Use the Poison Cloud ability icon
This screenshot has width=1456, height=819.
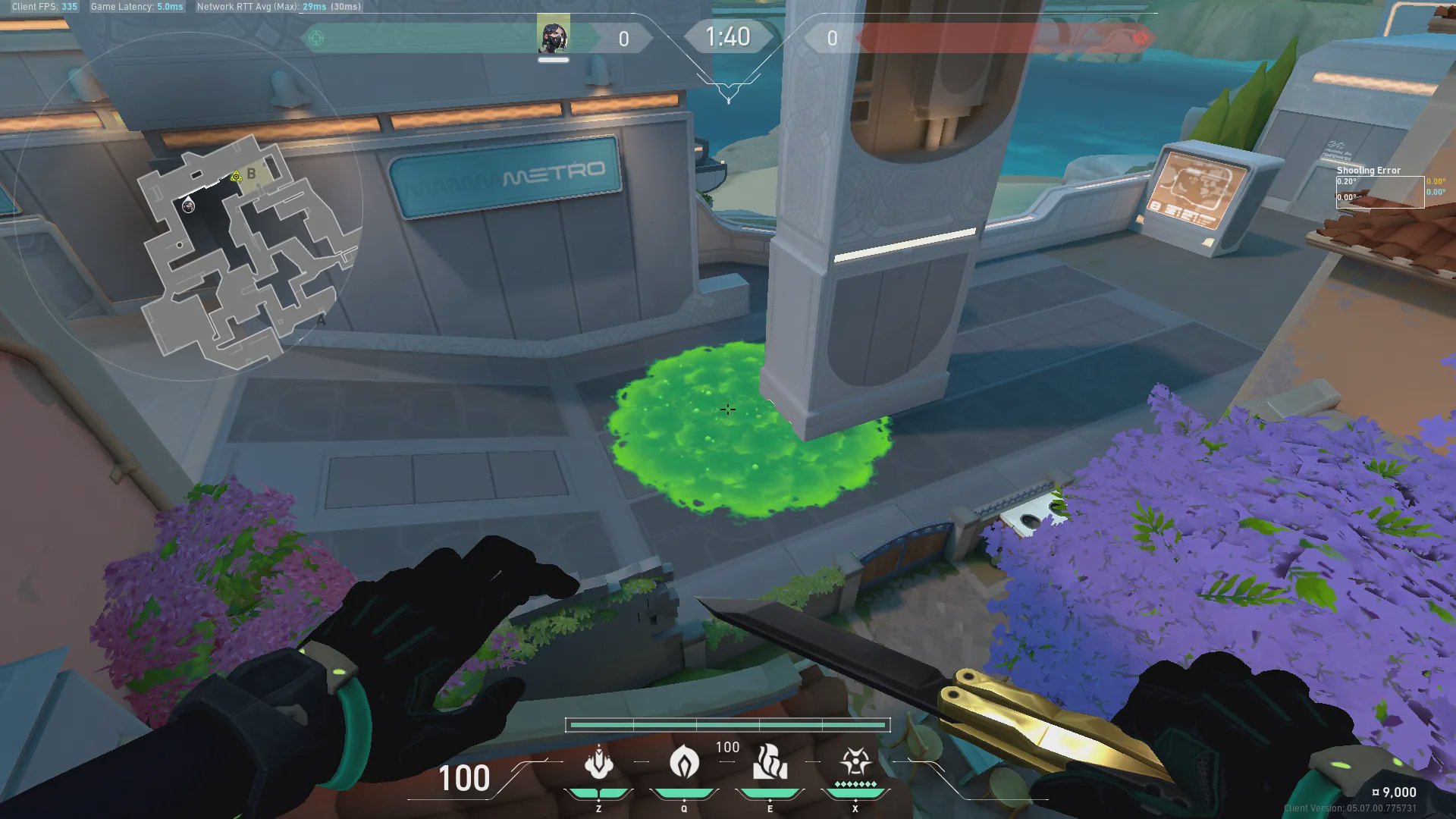684,763
